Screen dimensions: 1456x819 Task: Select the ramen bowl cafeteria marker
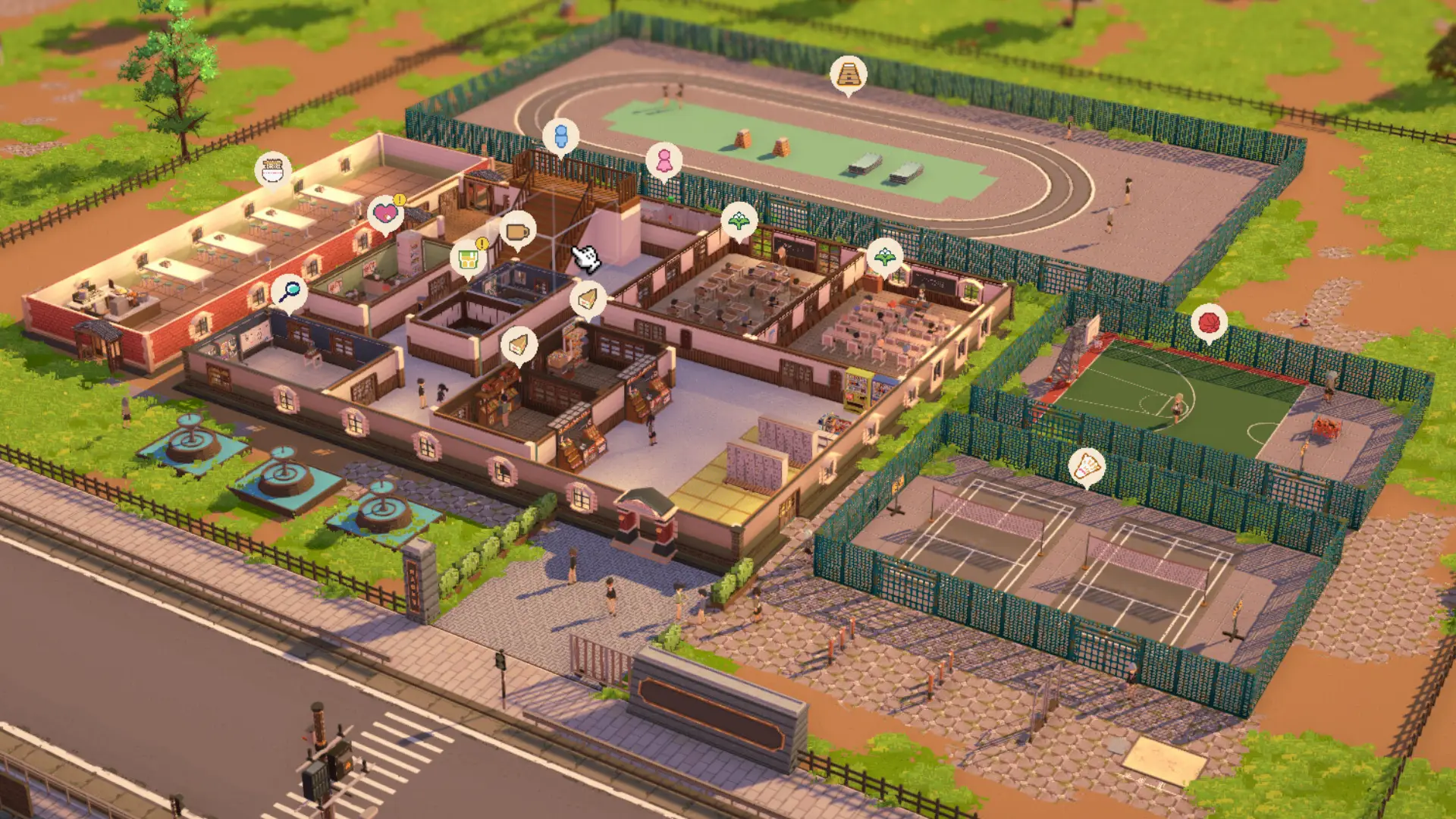tap(273, 170)
